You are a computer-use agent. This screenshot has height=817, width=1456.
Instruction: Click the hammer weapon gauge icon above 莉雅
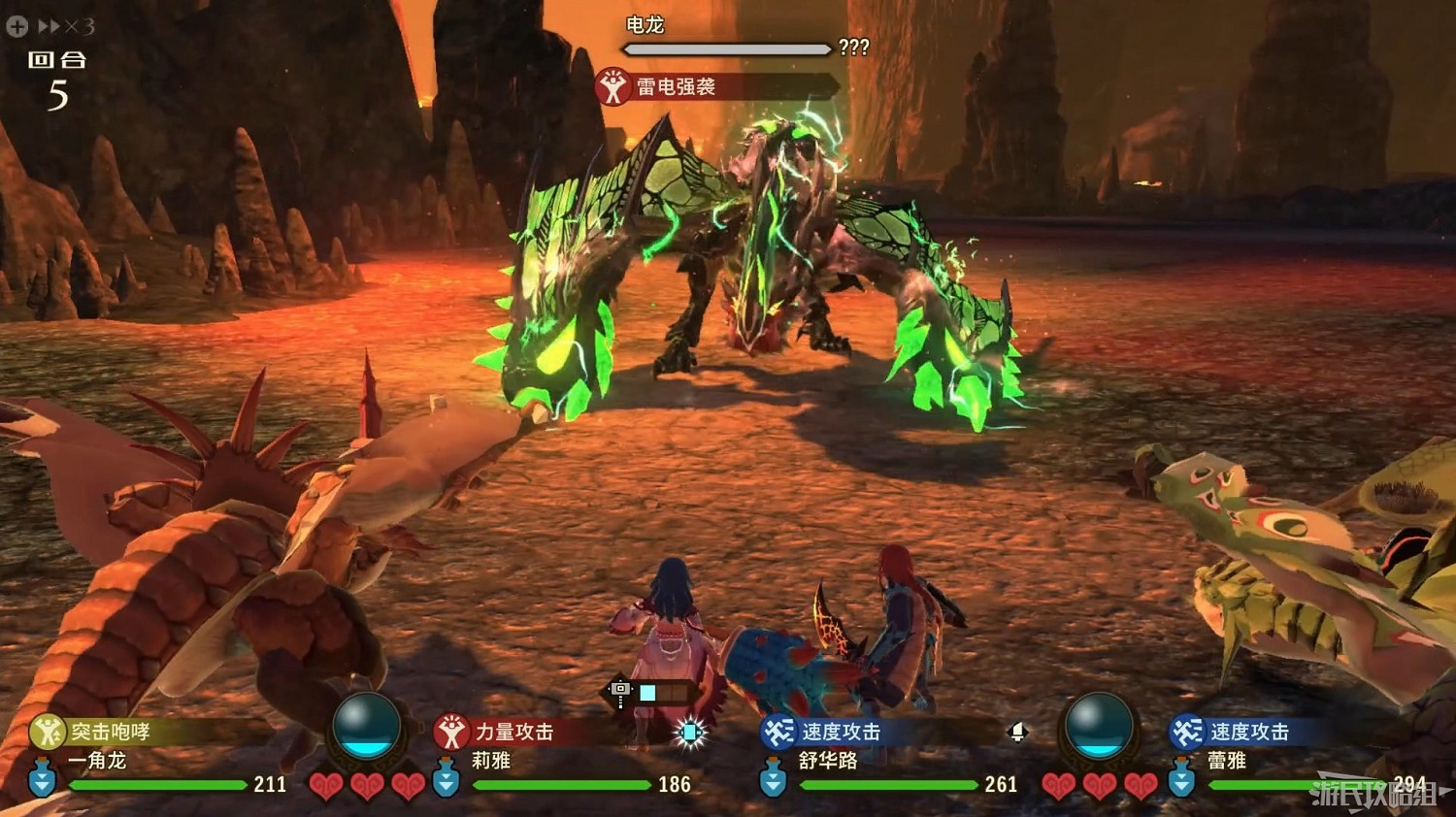coord(618,691)
